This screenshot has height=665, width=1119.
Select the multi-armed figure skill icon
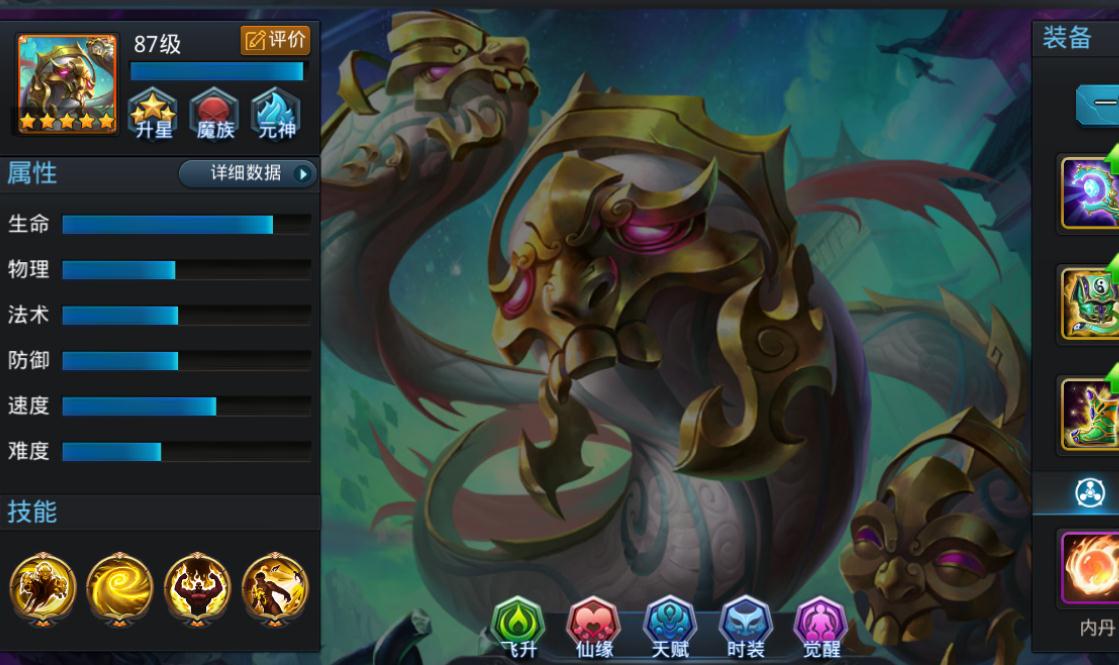click(43, 586)
